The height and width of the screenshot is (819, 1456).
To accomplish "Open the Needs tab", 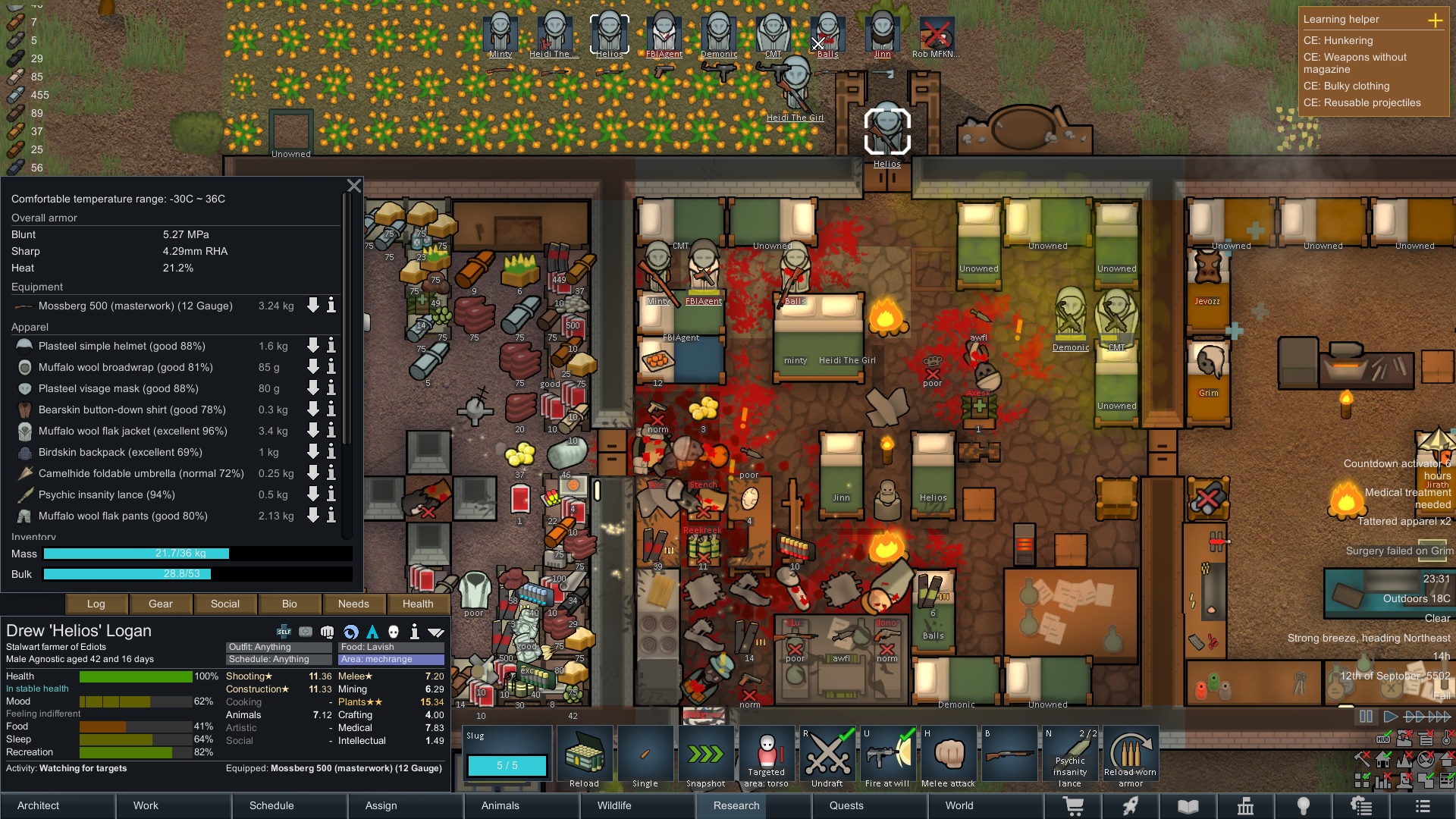I will tap(353, 604).
